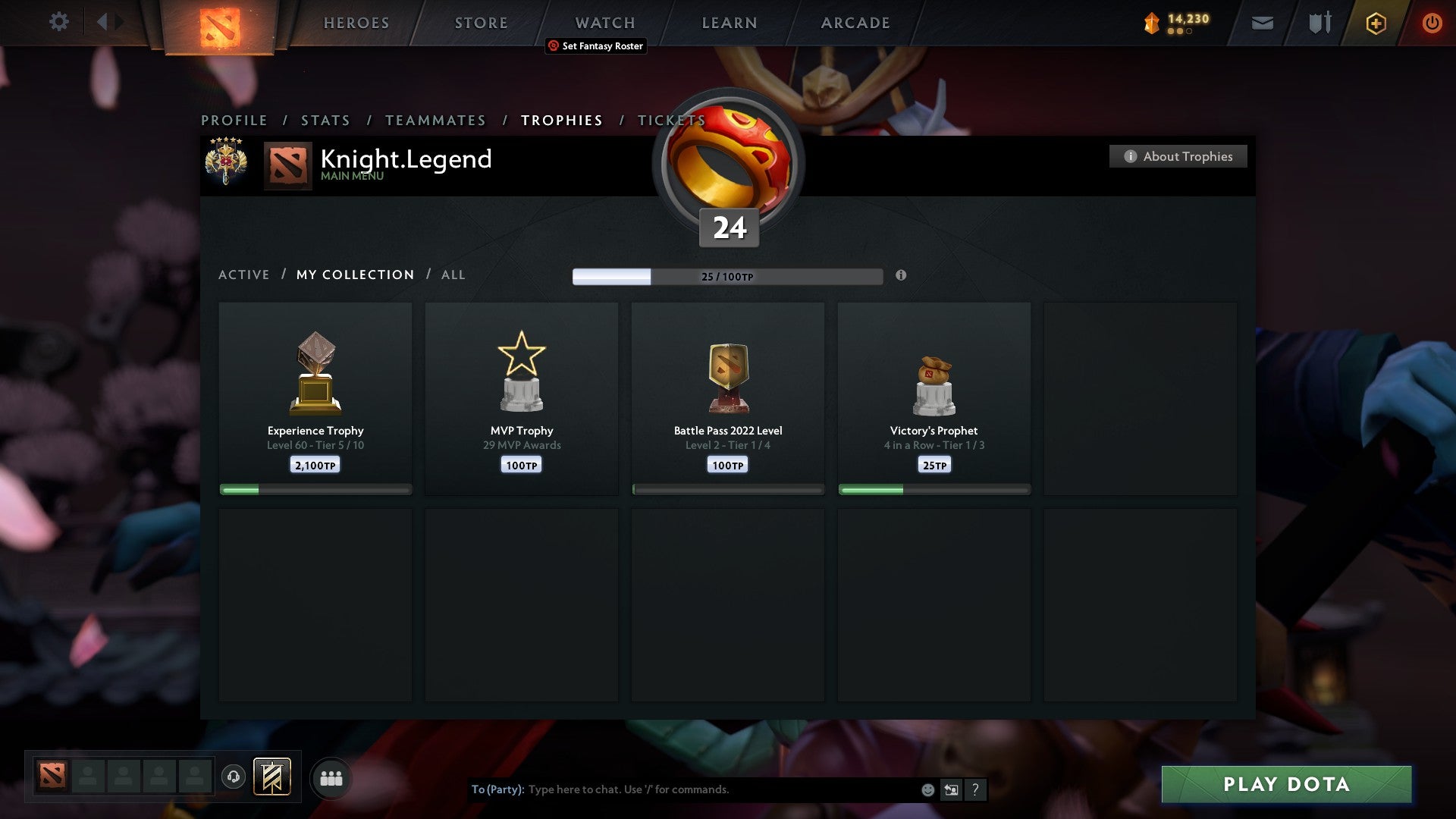Click the Dota Plus hexagon icon
The image size is (1456, 819).
tap(1376, 23)
